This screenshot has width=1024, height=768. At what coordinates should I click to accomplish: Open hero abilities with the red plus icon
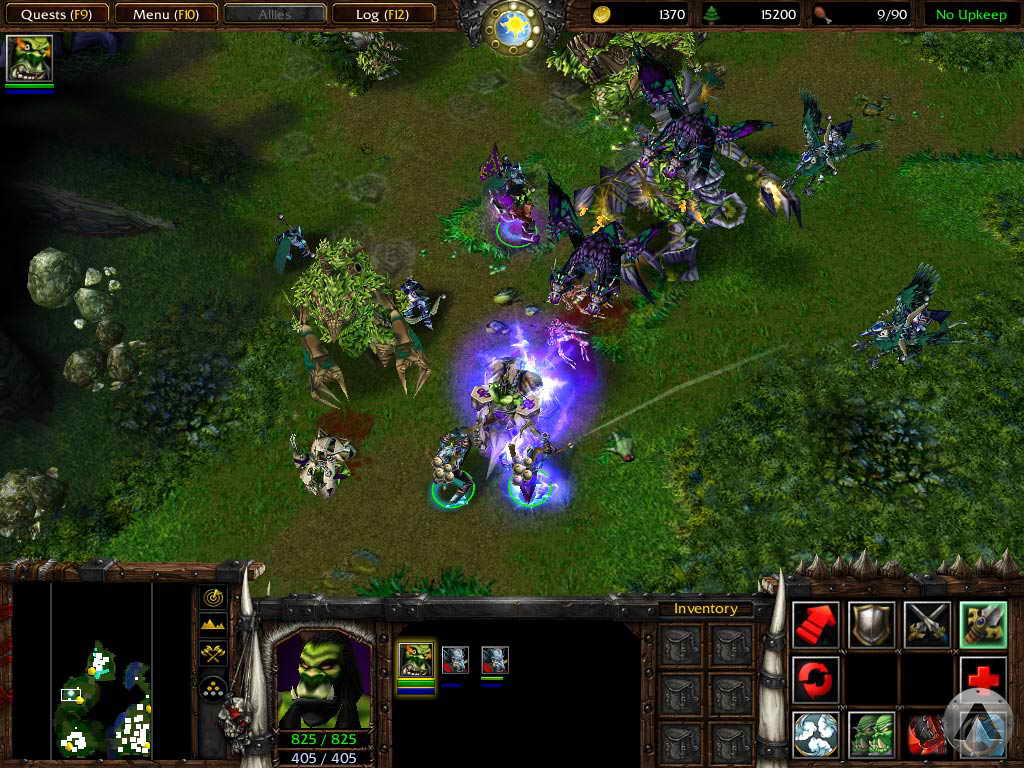(982, 679)
